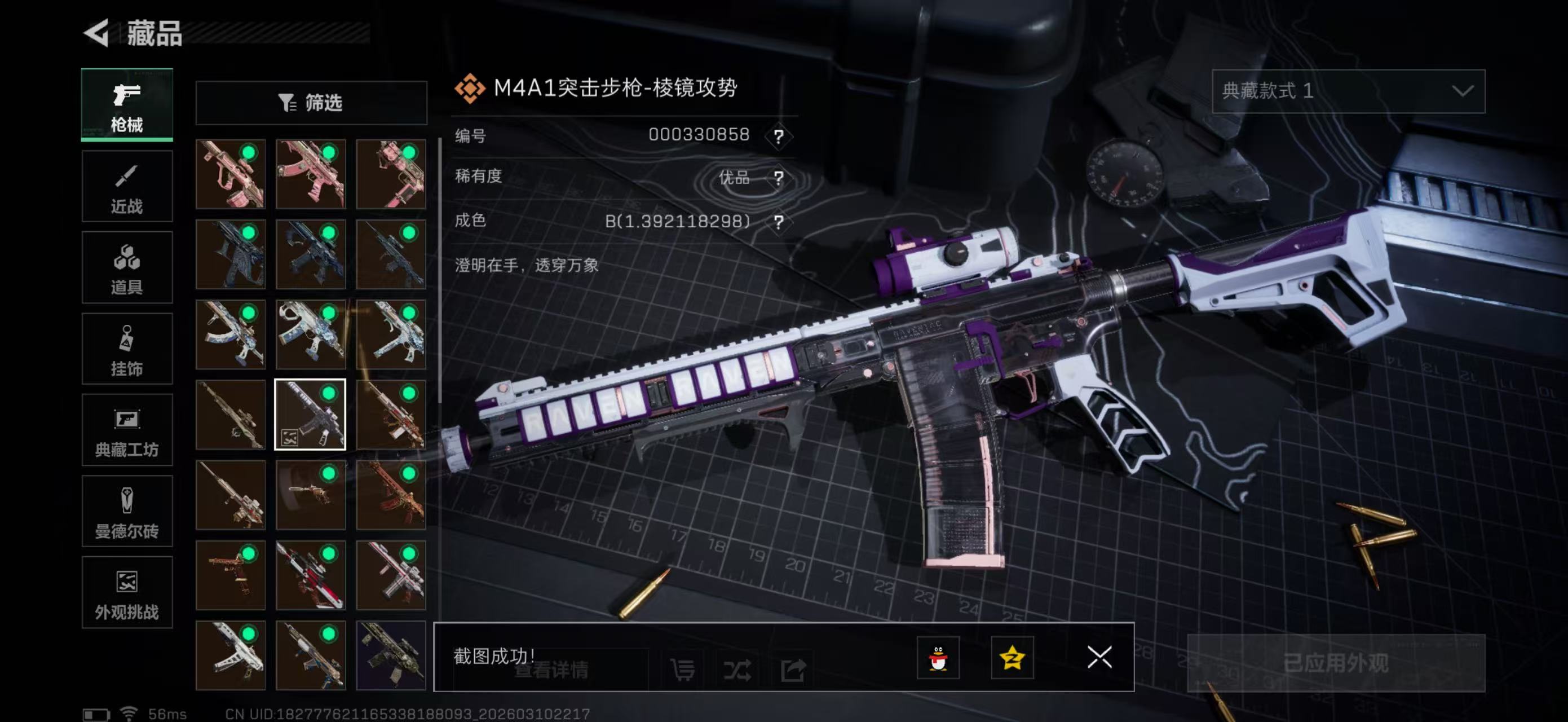The width and height of the screenshot is (1568, 722).
Task: Choose the red and white sniper rifle thumbnail
Action: [x=311, y=575]
